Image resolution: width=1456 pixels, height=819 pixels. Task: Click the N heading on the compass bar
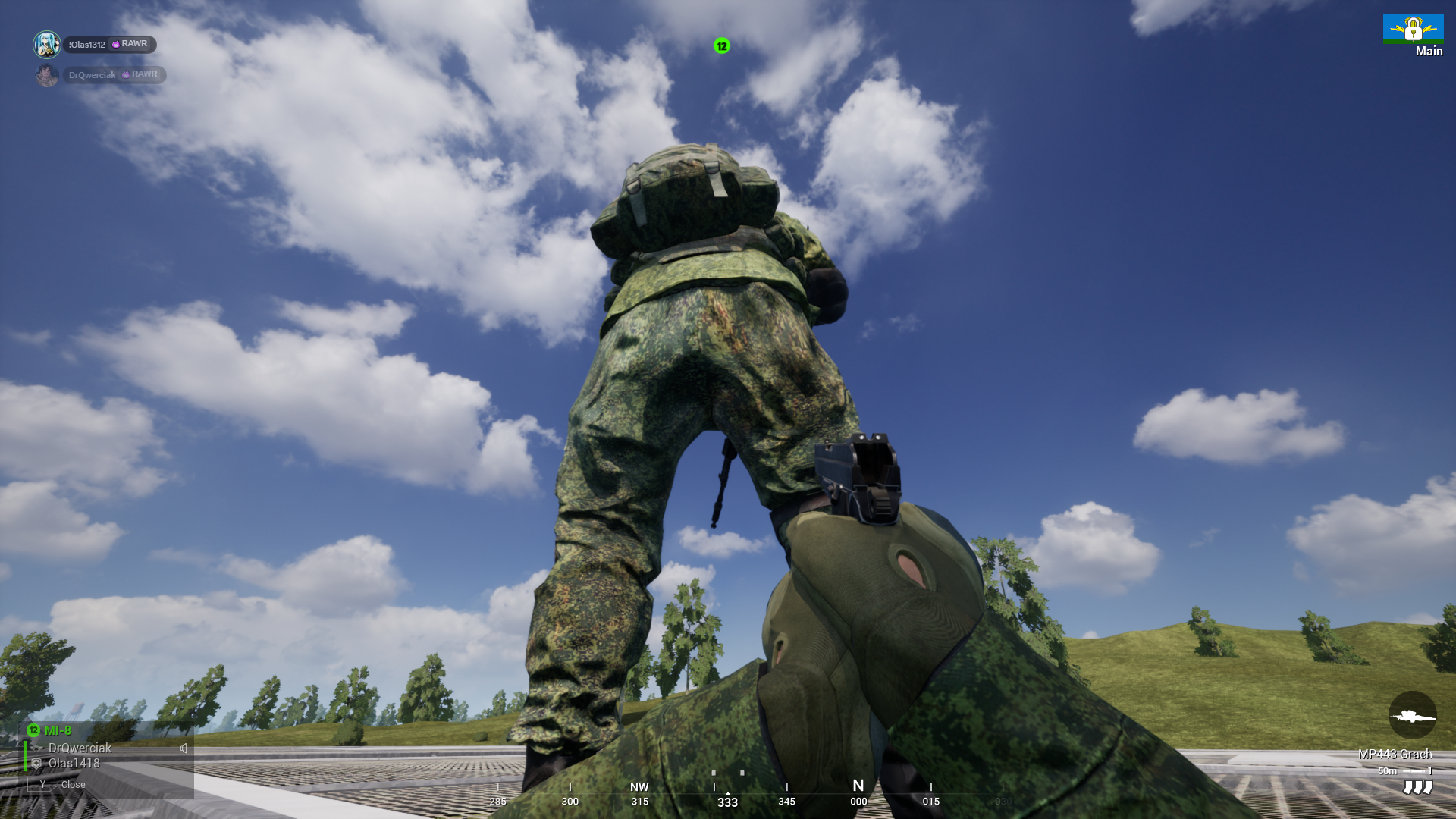click(858, 788)
